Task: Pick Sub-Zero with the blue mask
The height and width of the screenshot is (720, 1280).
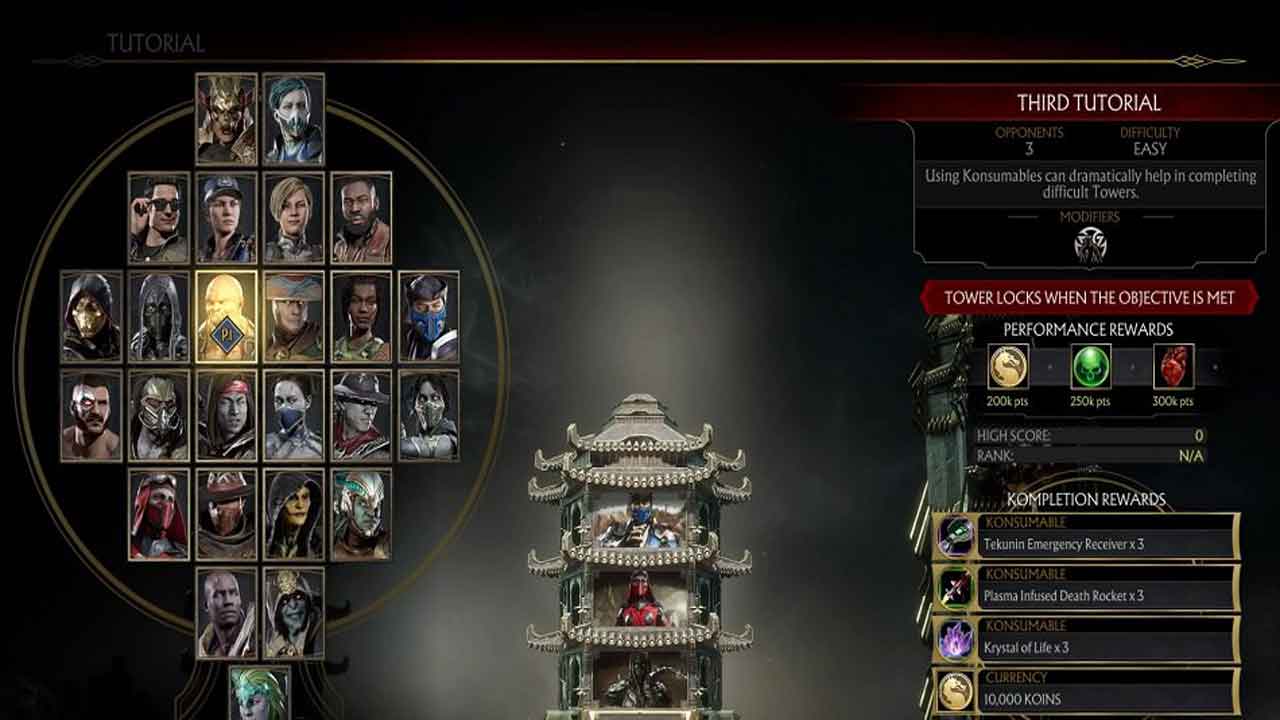Action: click(429, 316)
